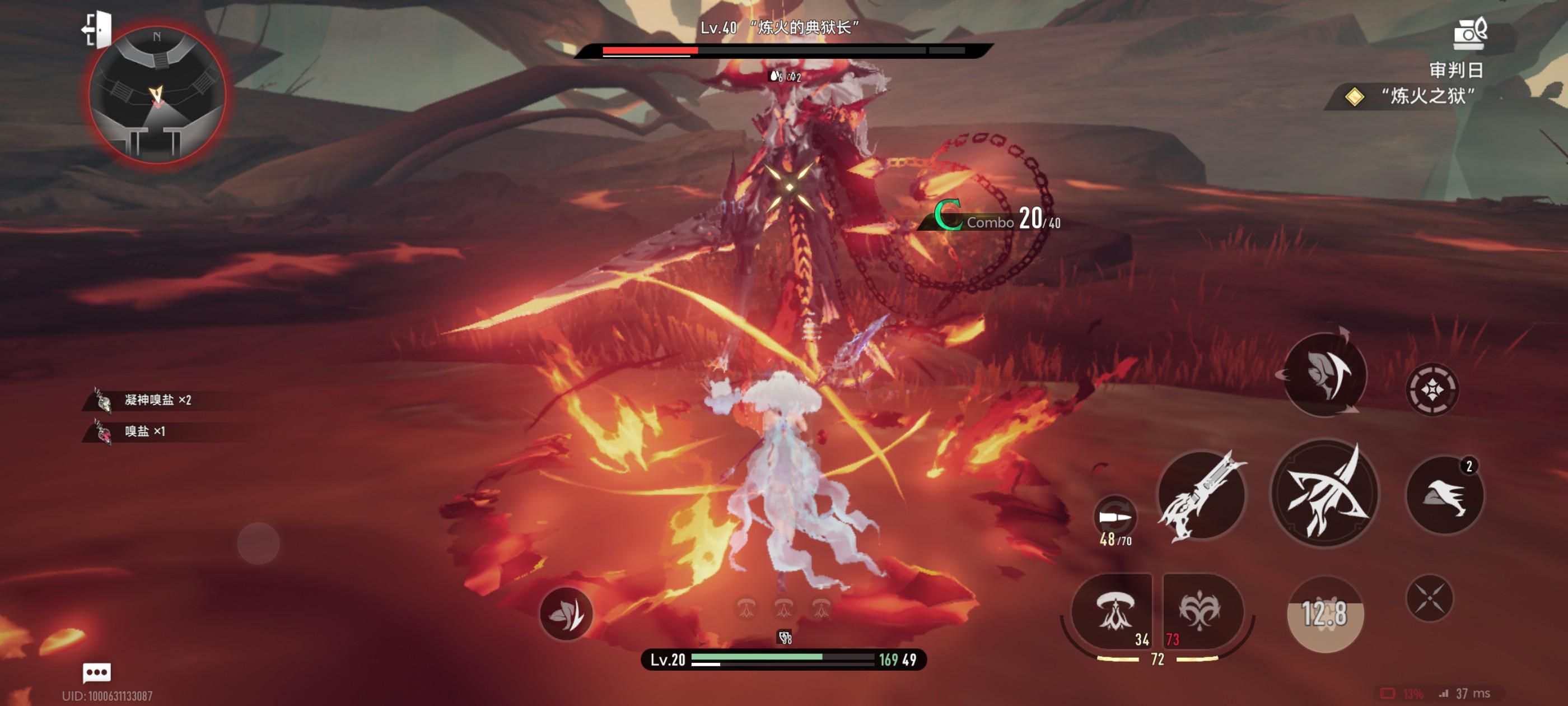Tap the leaf icon near the health bar
Image resolution: width=1568 pixels, height=706 pixels.
(566, 614)
